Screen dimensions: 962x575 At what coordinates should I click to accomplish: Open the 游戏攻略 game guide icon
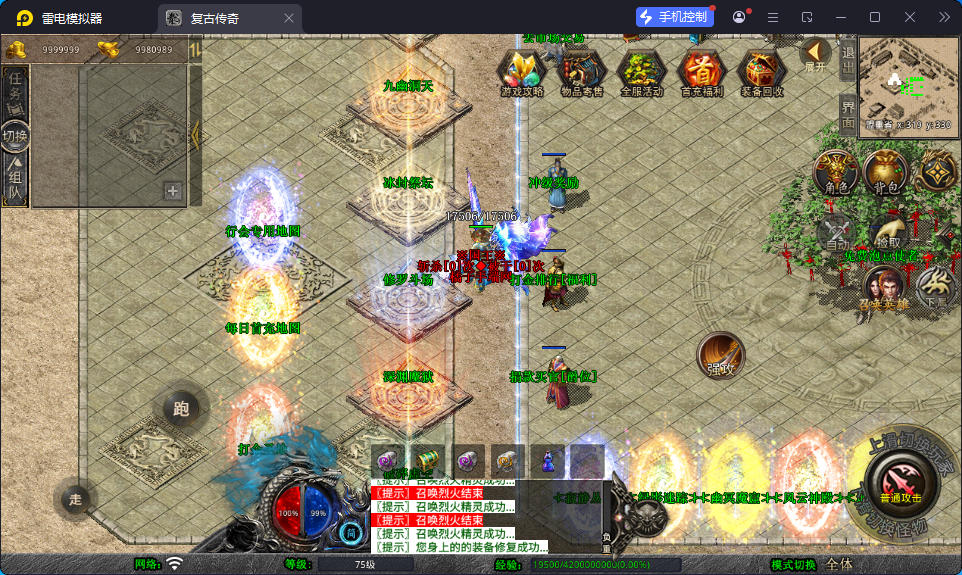[x=522, y=71]
